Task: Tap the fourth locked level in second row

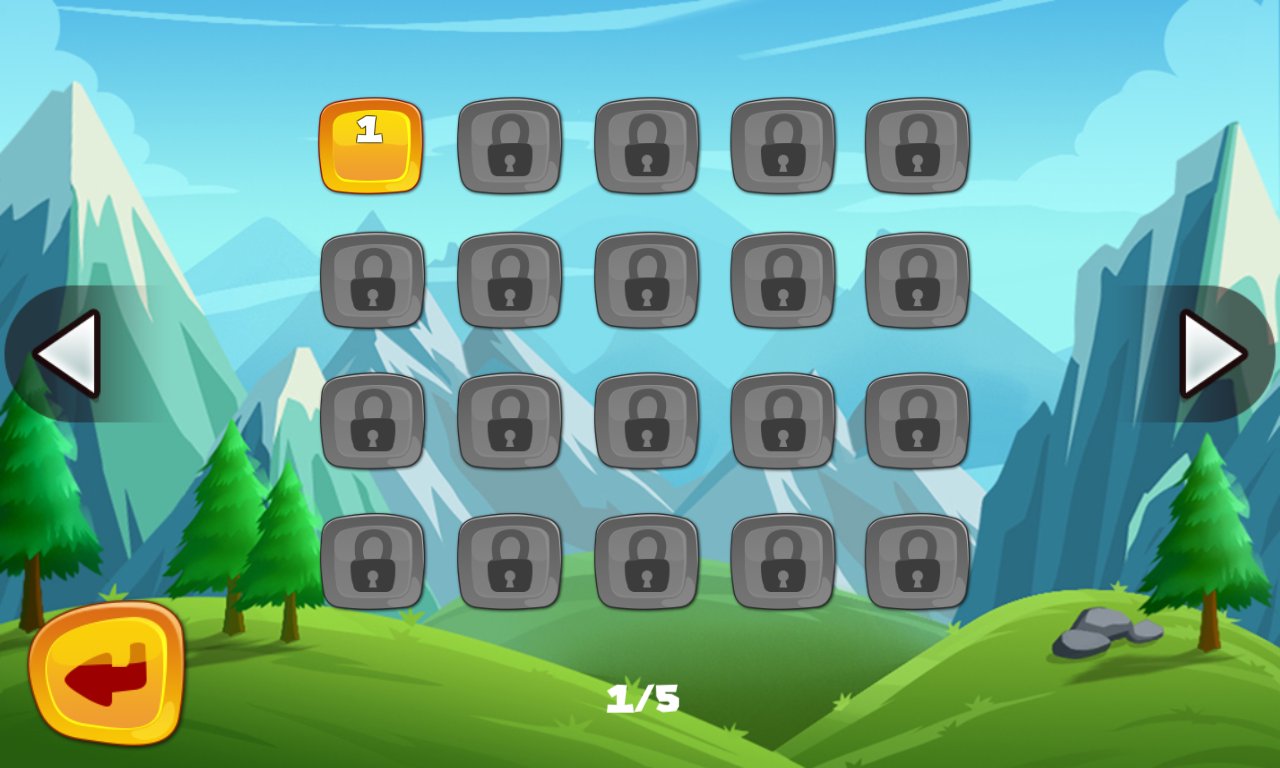Action: (x=782, y=282)
